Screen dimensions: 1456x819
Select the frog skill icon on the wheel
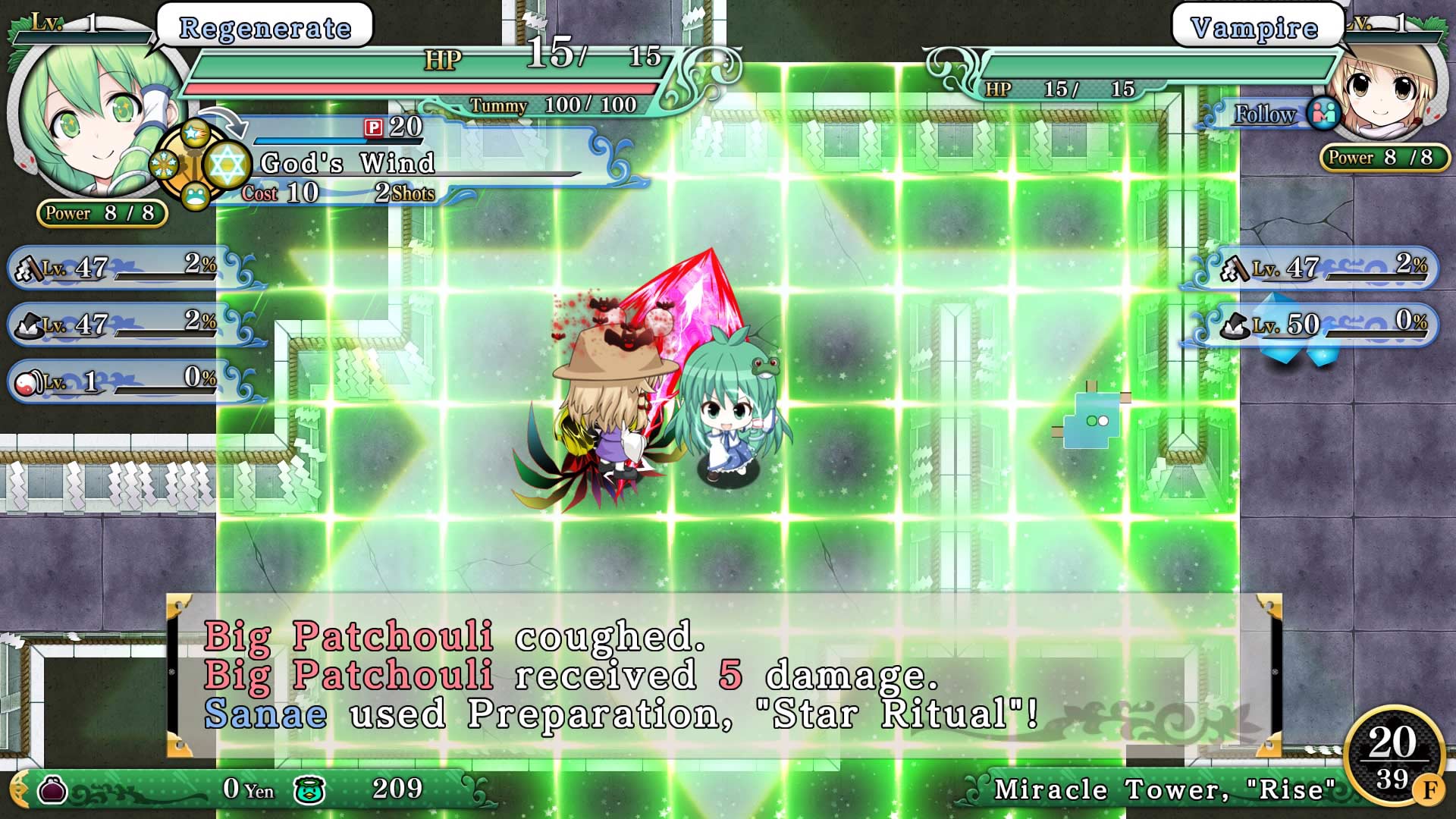click(196, 196)
